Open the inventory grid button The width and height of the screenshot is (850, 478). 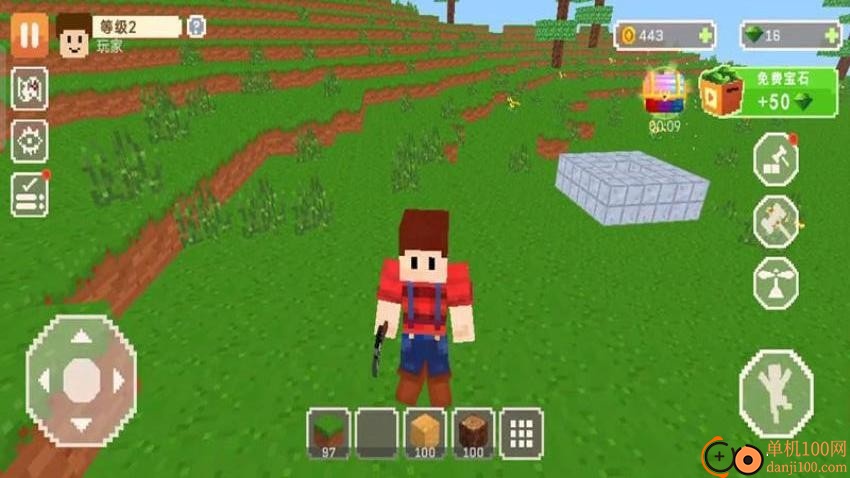tap(521, 433)
